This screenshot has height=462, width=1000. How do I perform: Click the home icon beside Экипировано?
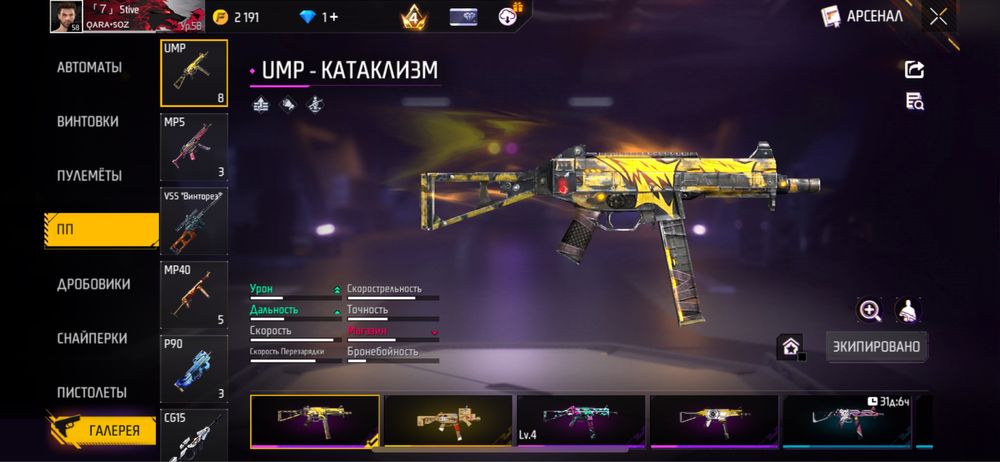[x=791, y=347]
